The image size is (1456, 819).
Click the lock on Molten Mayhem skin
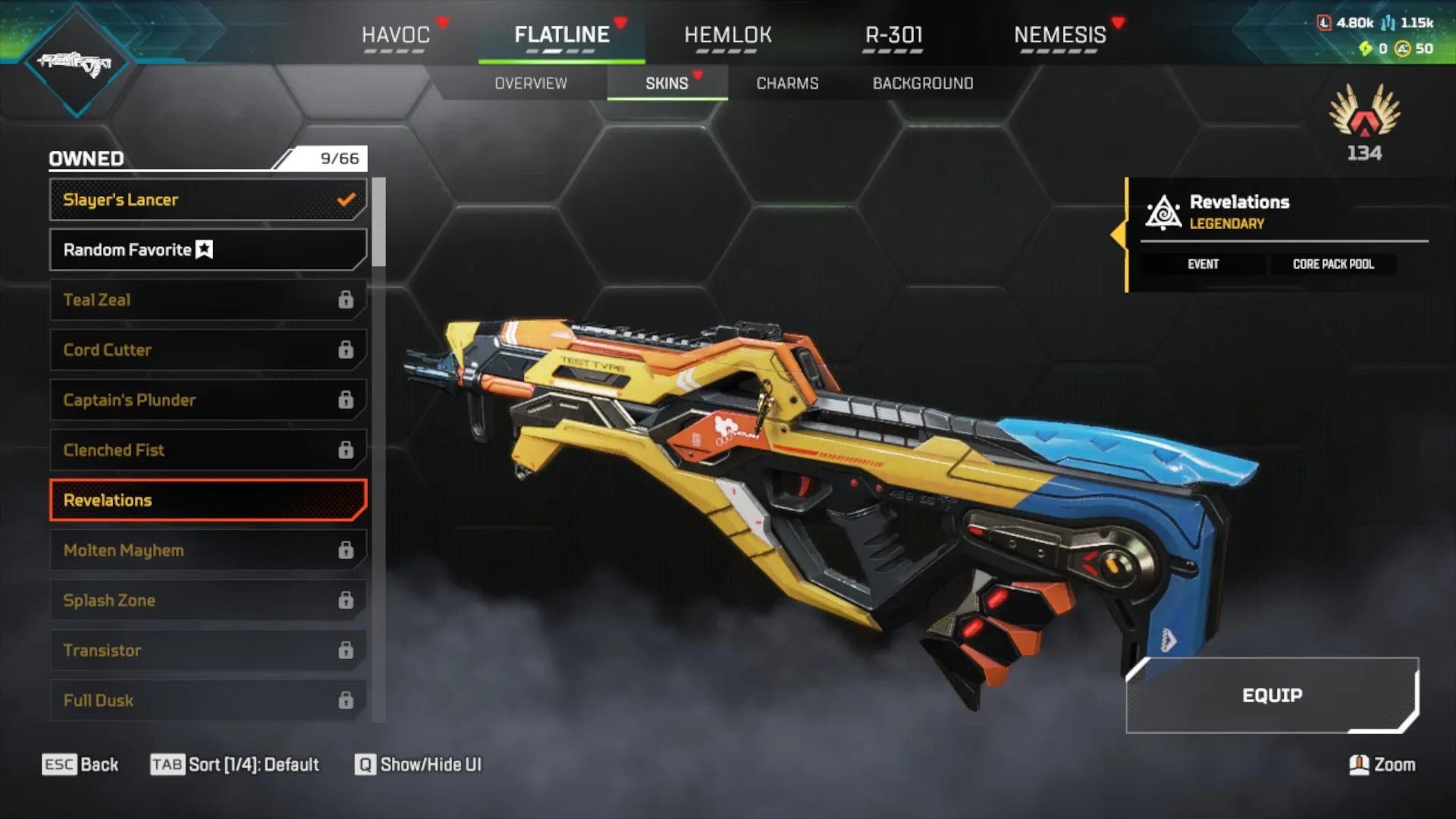tap(347, 550)
